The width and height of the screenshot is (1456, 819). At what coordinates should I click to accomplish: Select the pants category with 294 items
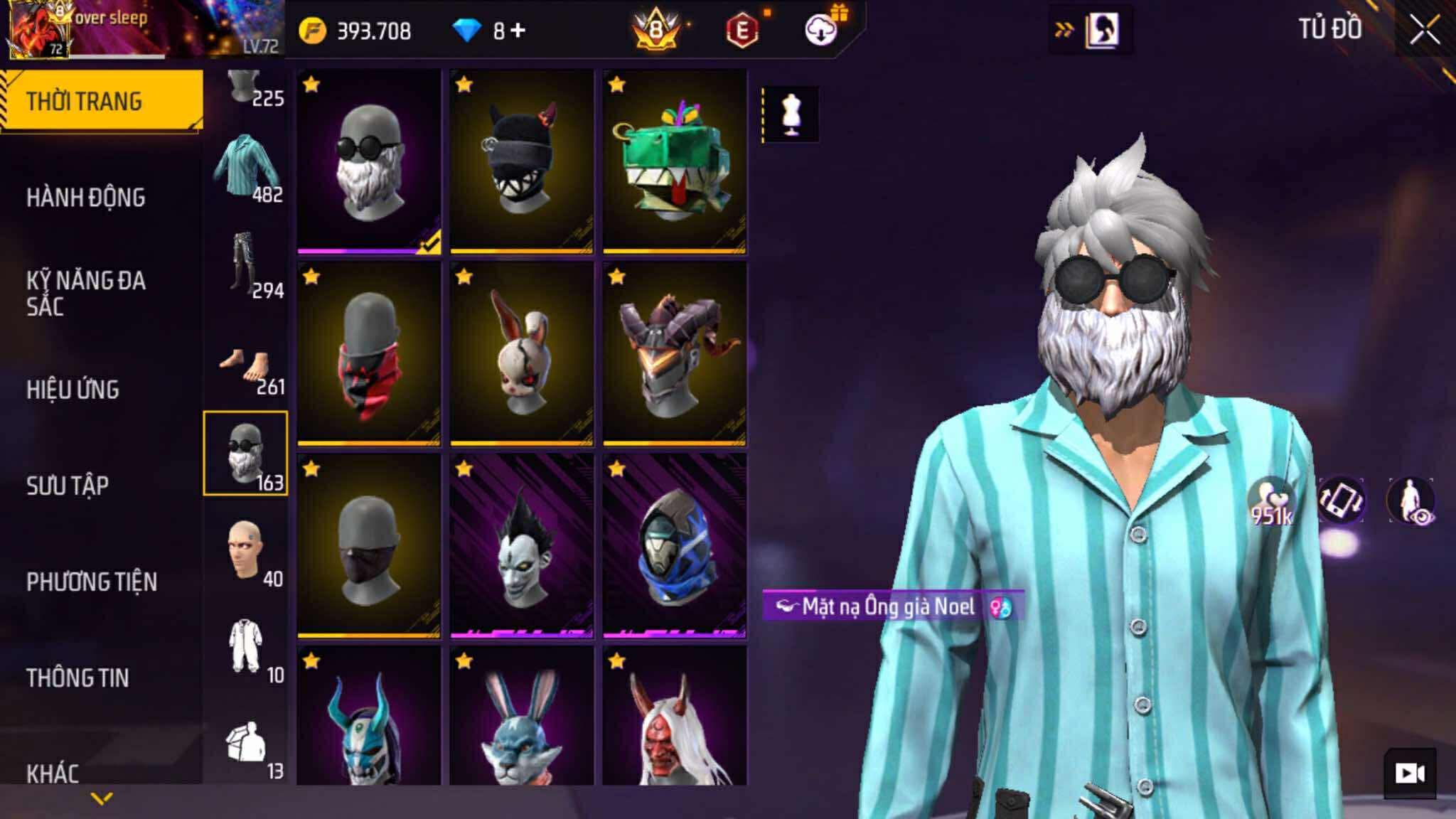[246, 264]
